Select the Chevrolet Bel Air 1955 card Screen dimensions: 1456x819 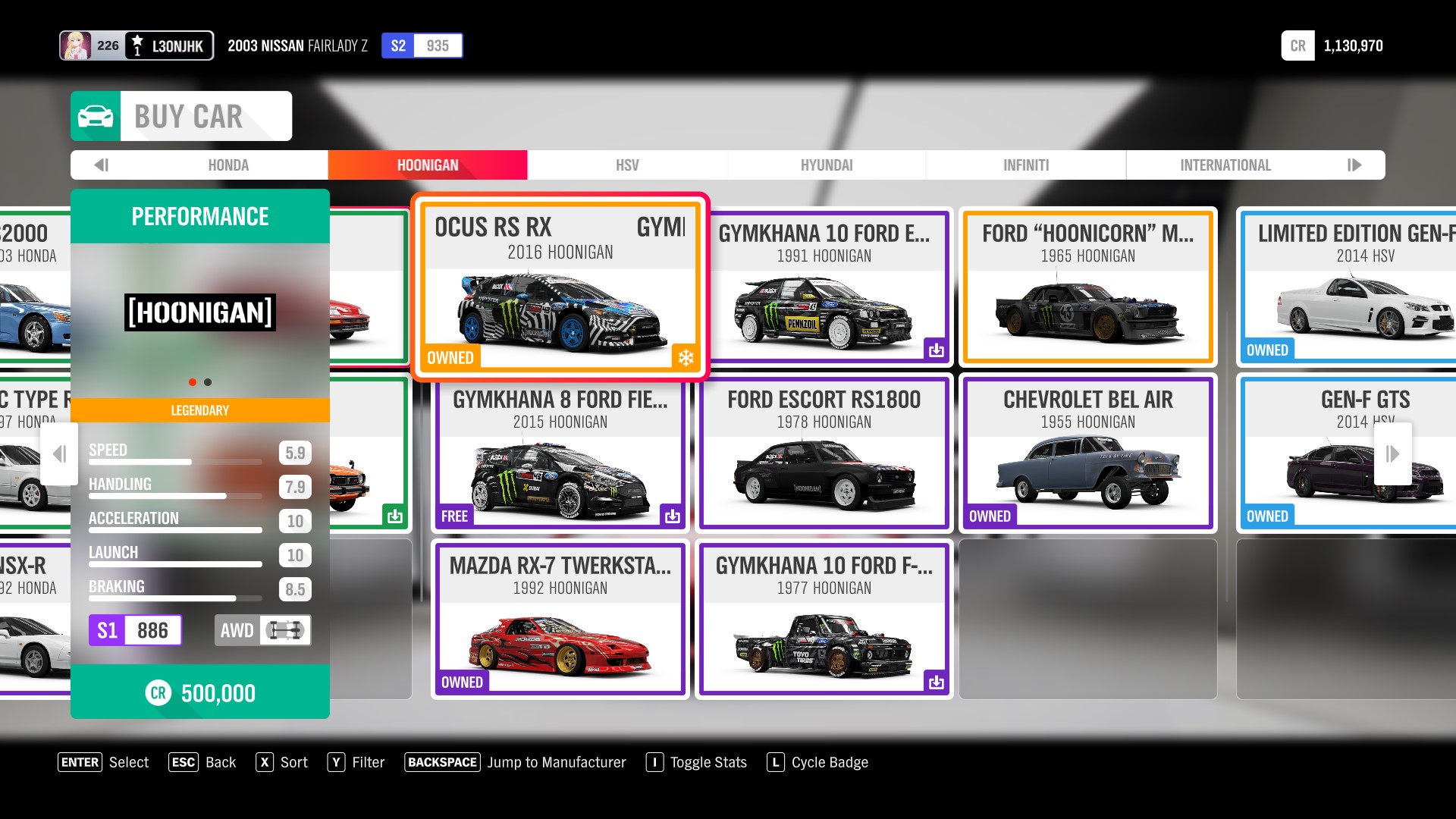[x=1087, y=453]
